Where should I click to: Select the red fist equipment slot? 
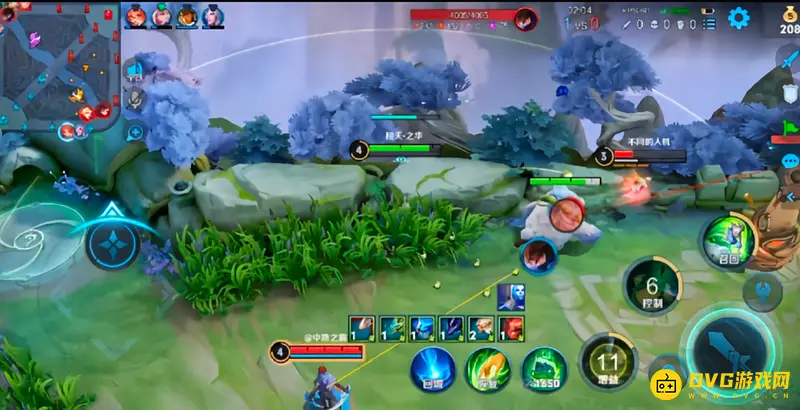tap(510, 328)
